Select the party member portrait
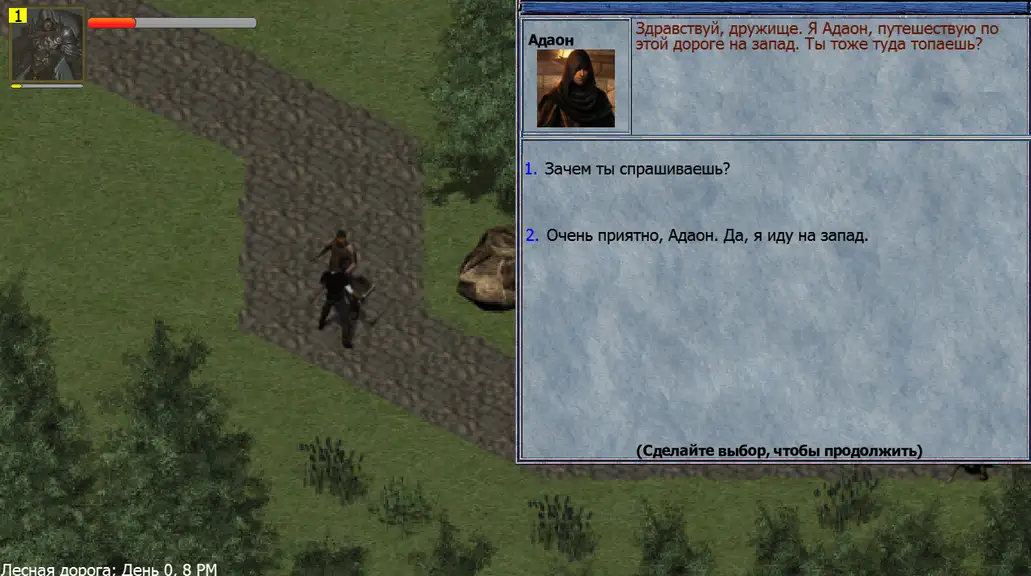Viewport: 1031px width, 576px height. [x=47, y=45]
